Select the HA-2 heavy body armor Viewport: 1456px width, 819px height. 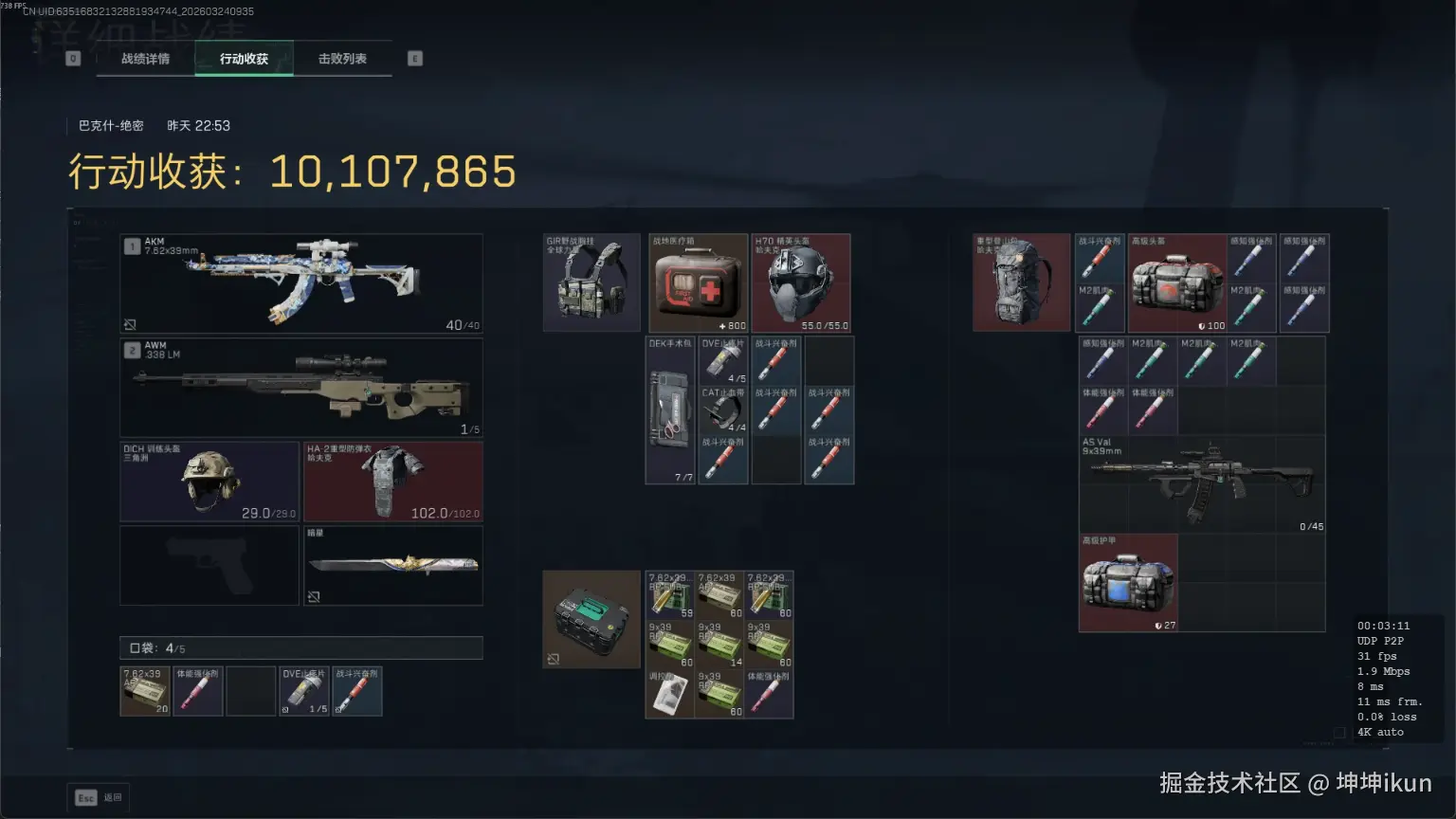tap(392, 481)
